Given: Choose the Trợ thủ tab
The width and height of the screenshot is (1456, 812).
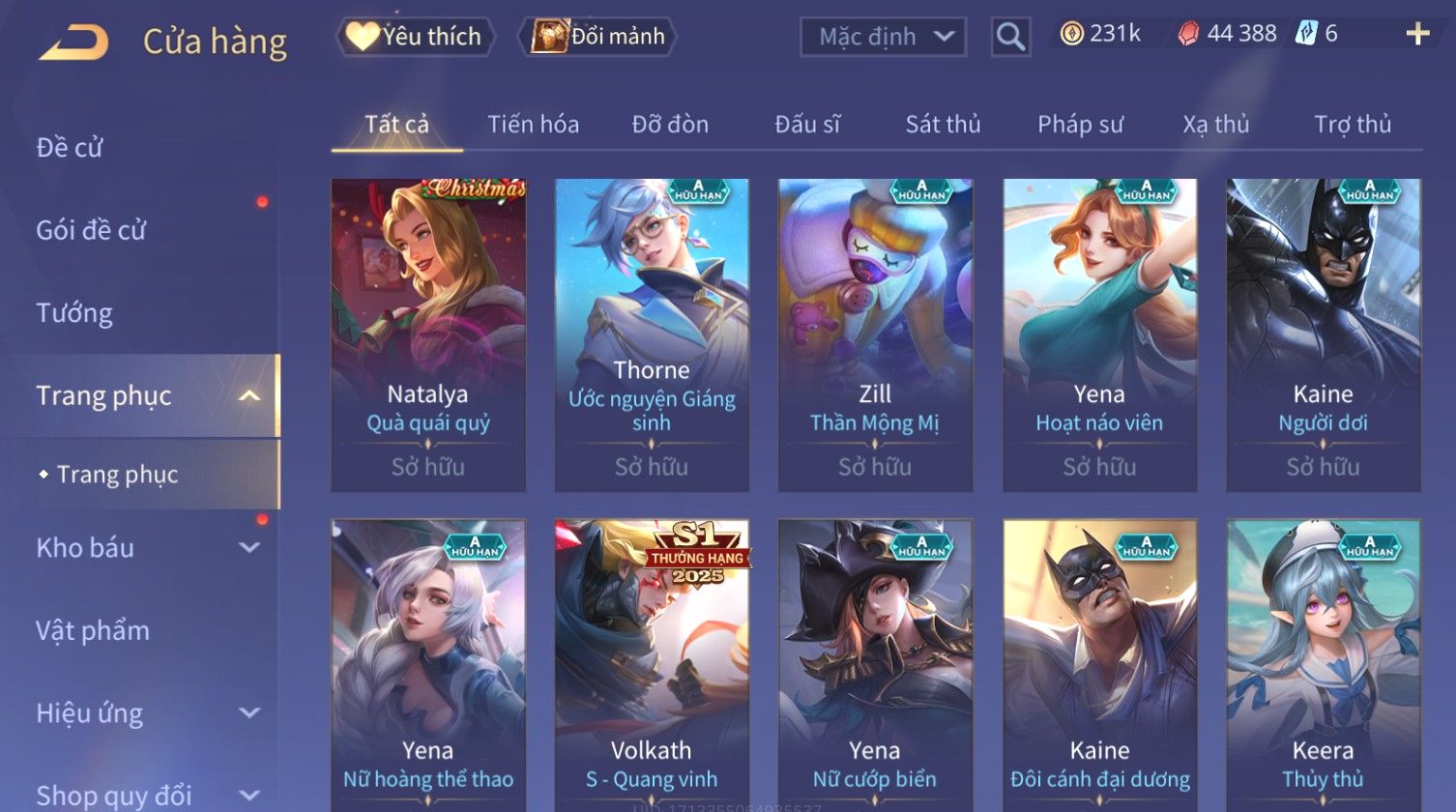Looking at the screenshot, I should coord(1353,125).
